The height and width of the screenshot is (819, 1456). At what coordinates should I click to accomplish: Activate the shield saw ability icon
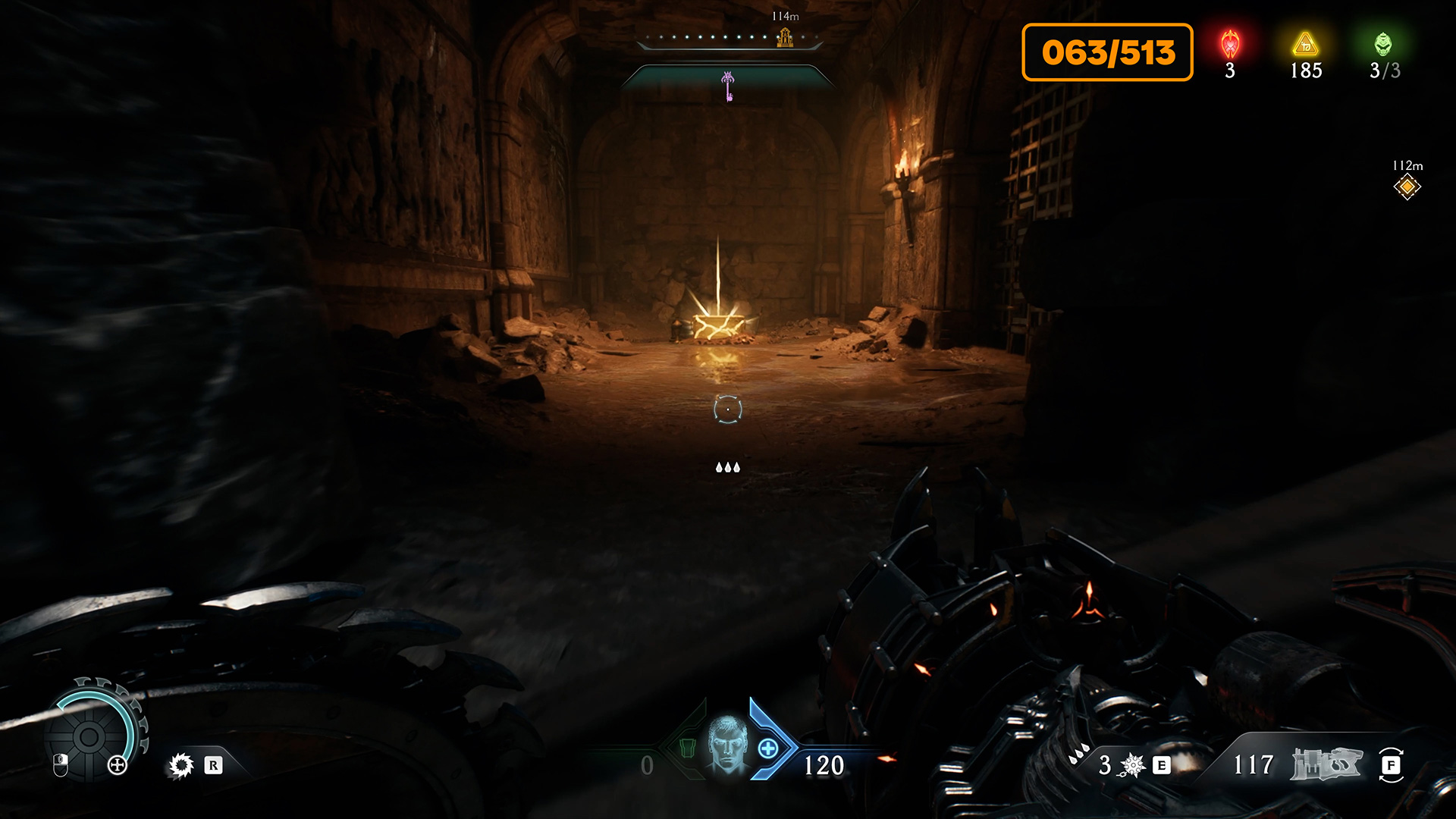(181, 765)
